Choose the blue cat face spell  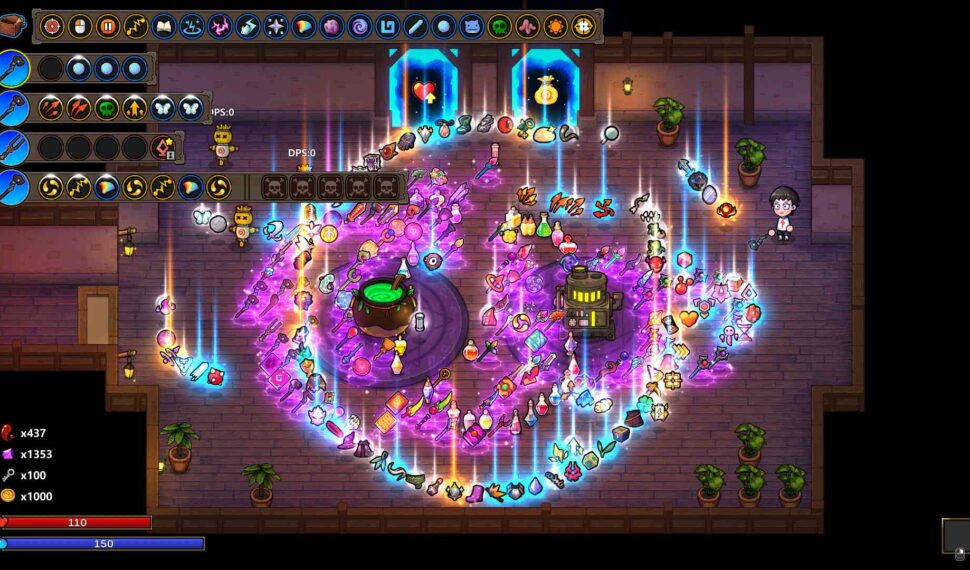[x=472, y=26]
